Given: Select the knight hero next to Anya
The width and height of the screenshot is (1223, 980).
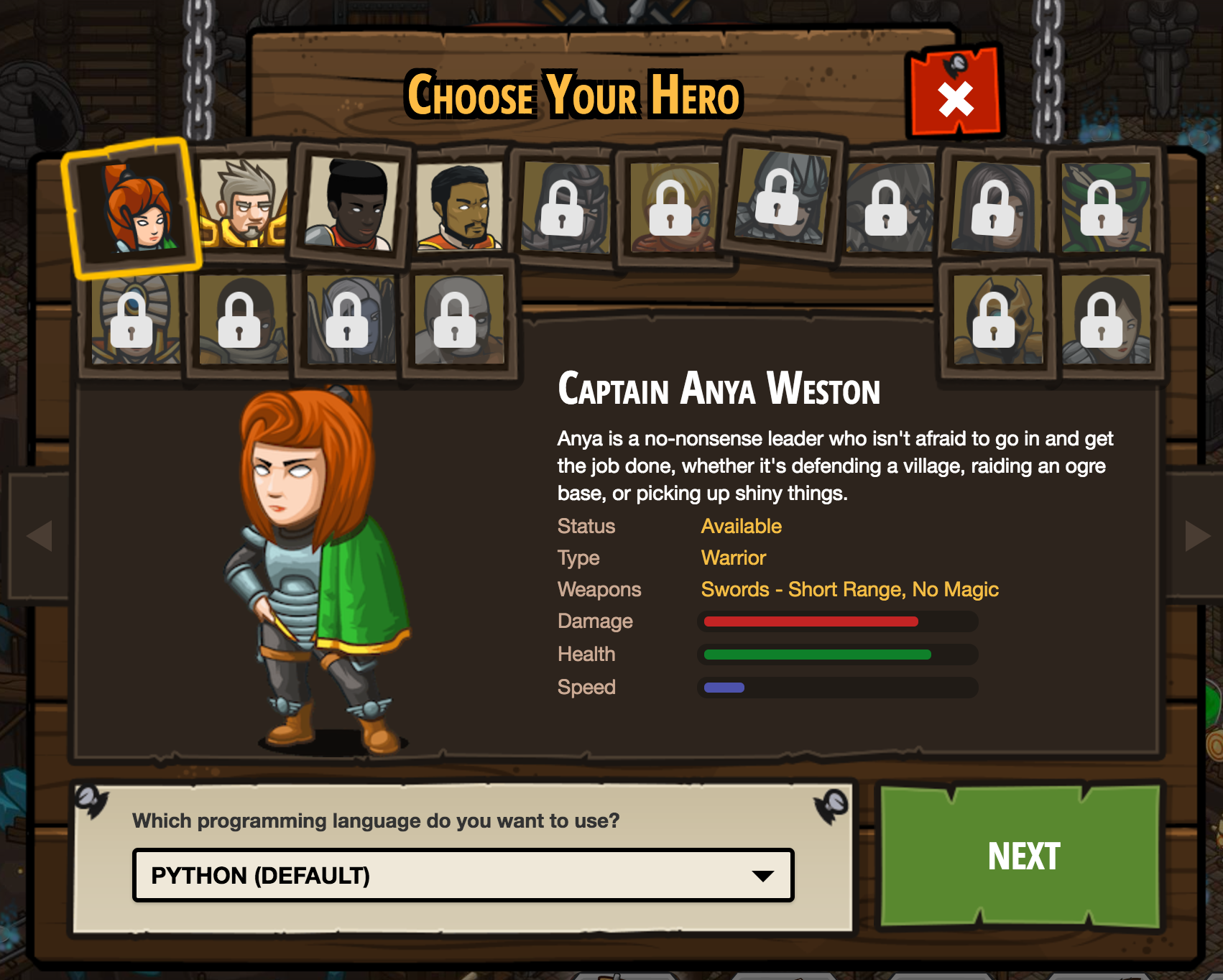Looking at the screenshot, I should pyautogui.click(x=244, y=205).
